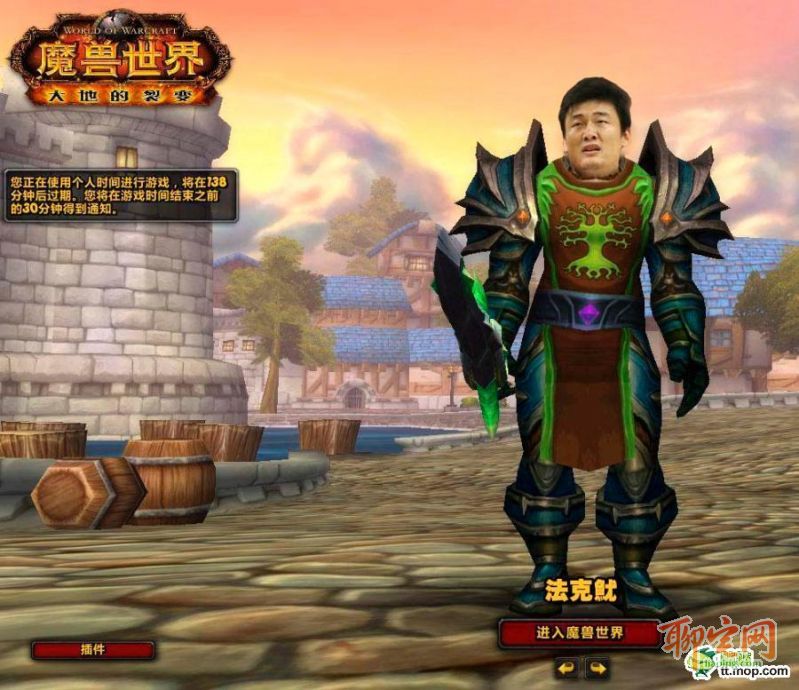Rotate character with the right arrow button
Image resolution: width=799 pixels, height=690 pixels.
[x=597, y=667]
